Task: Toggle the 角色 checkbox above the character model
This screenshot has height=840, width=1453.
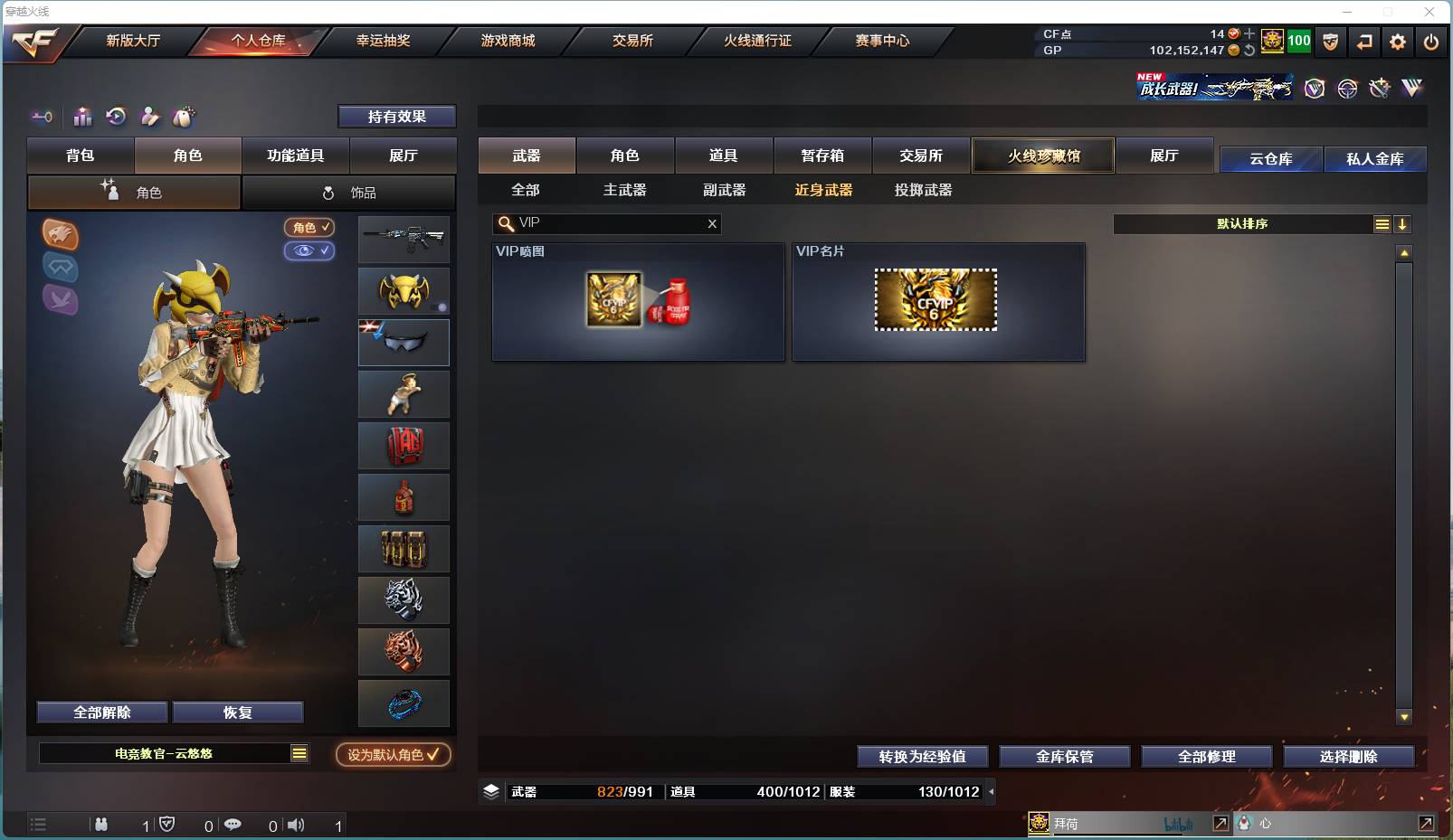Action: click(x=309, y=228)
